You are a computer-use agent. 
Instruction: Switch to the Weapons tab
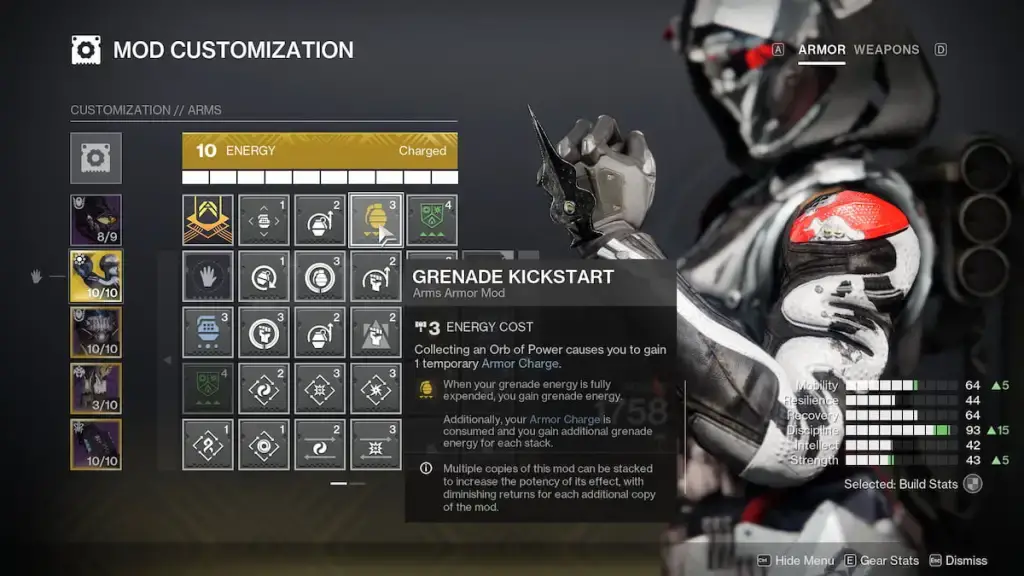coord(886,49)
